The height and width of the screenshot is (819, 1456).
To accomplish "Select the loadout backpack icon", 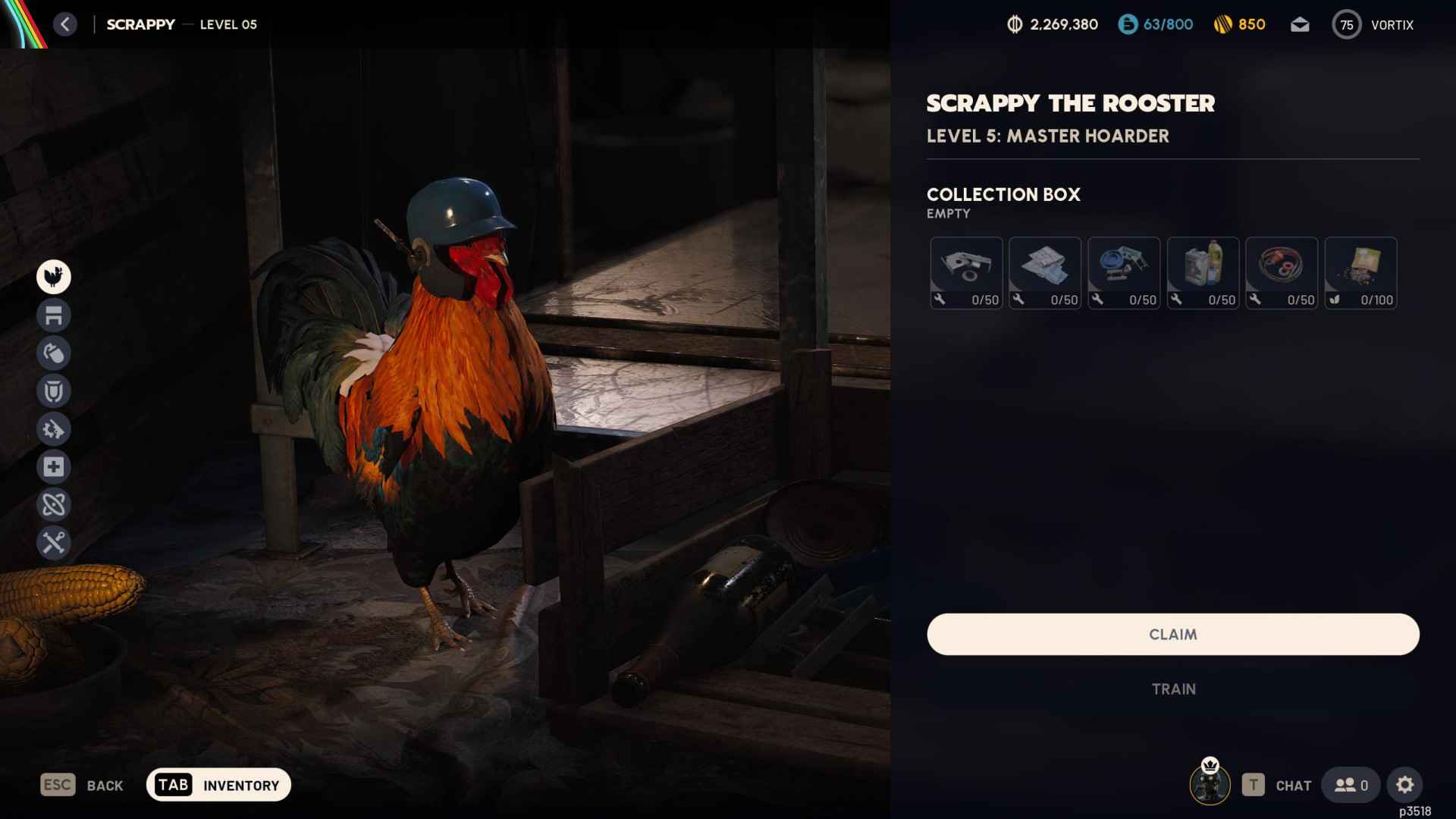I will (52, 353).
